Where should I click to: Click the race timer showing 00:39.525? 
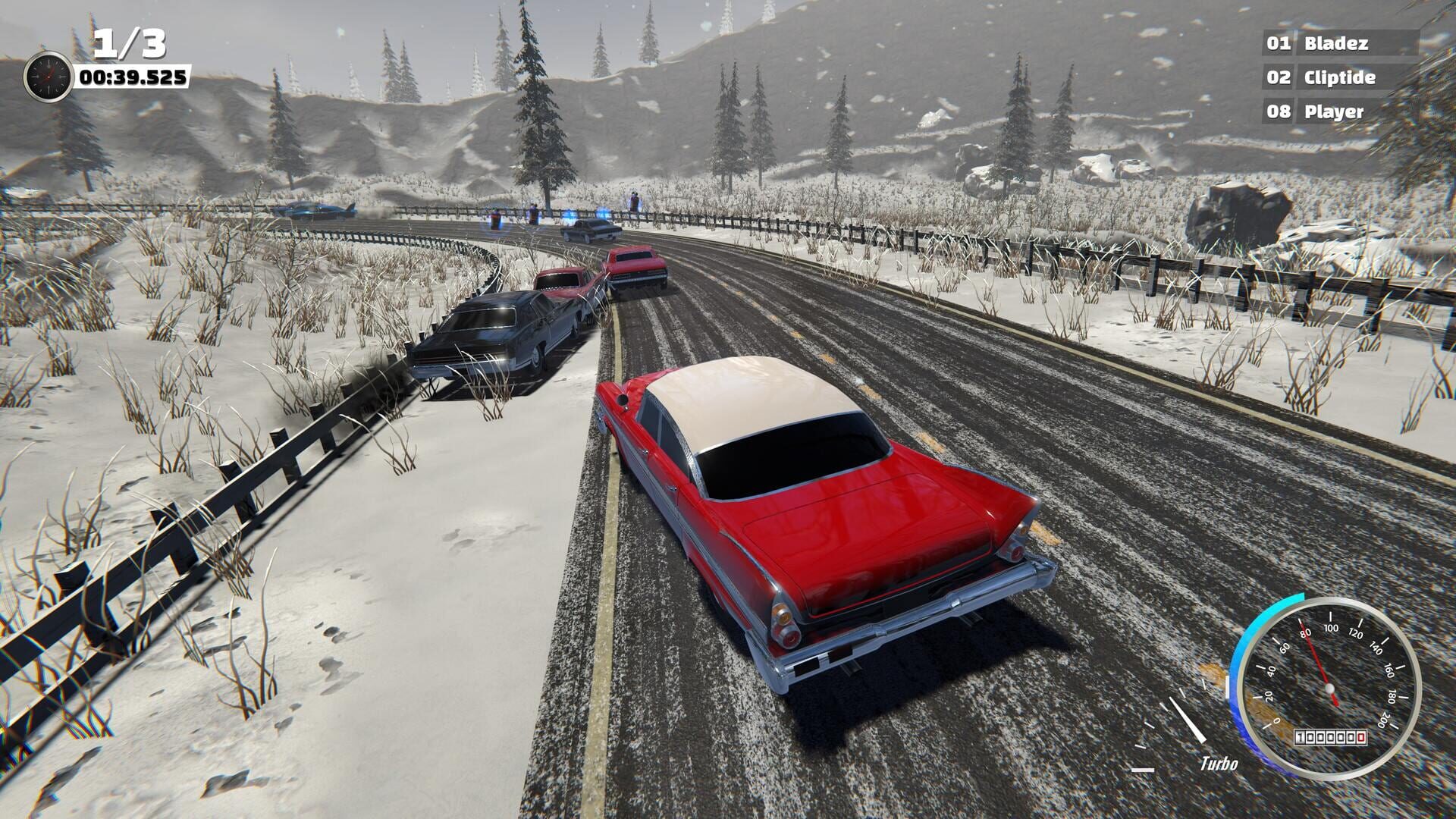(133, 76)
